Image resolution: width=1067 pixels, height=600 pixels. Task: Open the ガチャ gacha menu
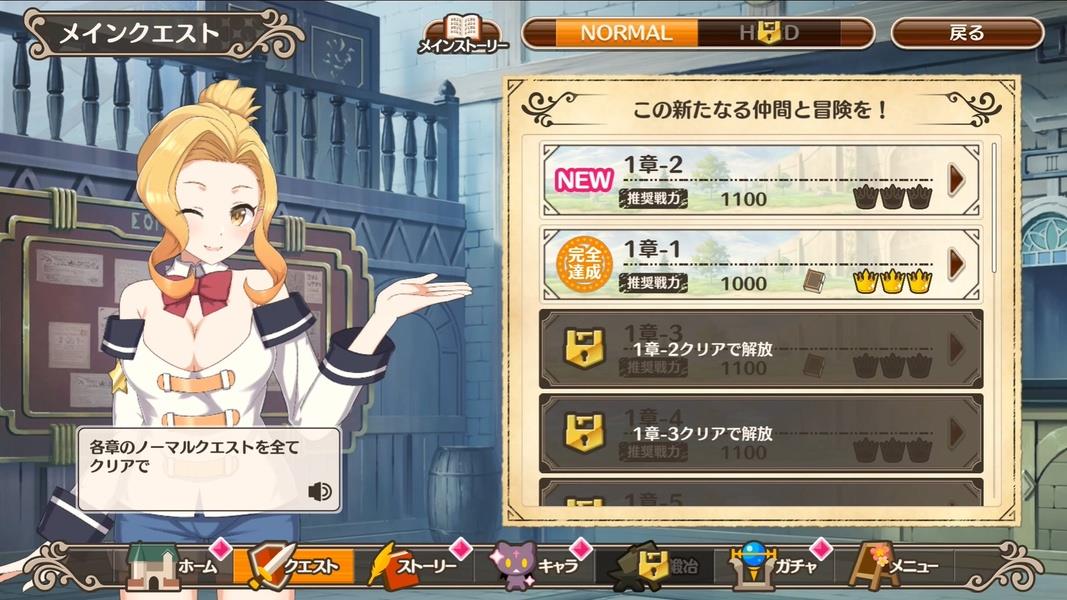(x=774, y=567)
